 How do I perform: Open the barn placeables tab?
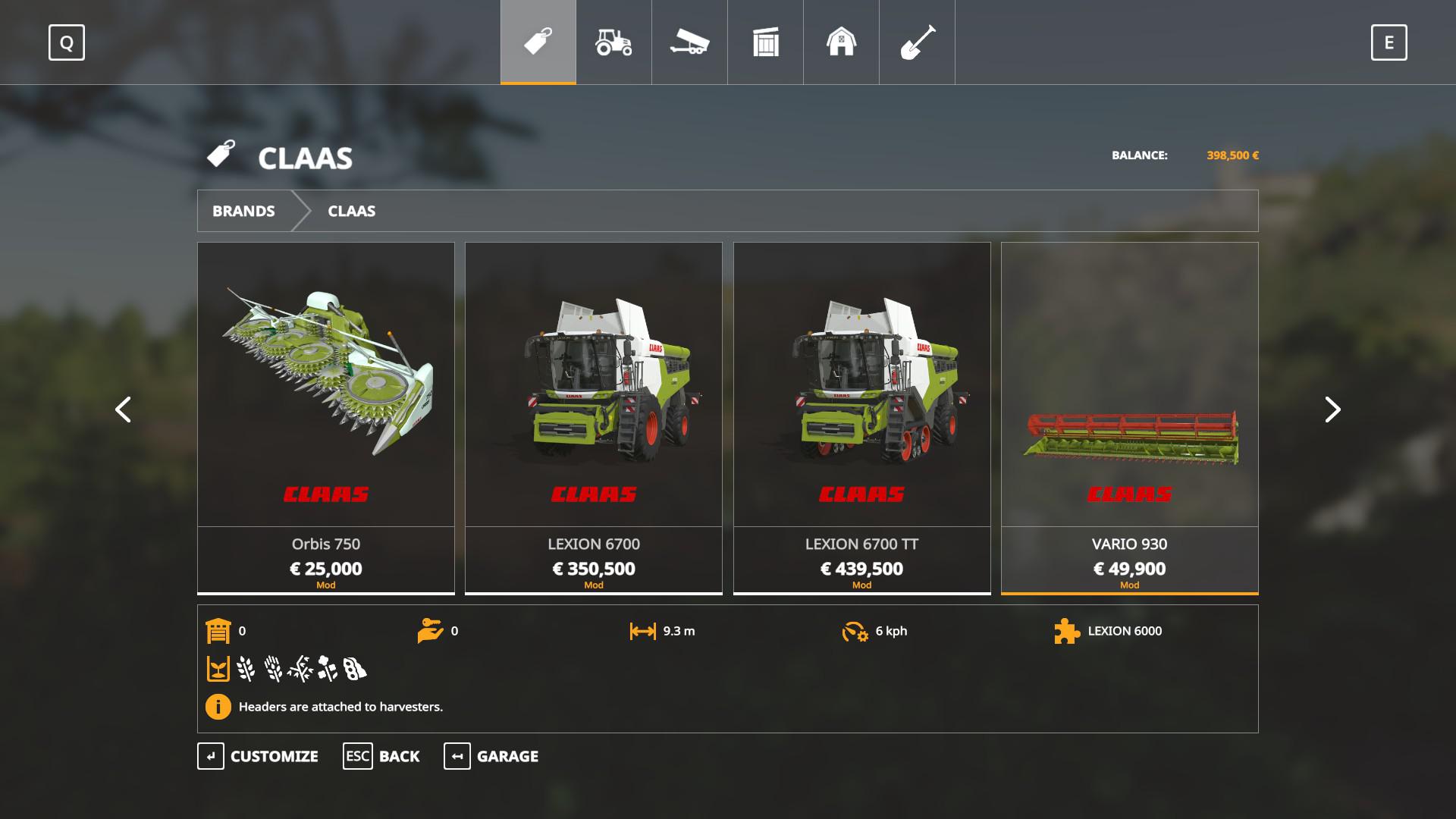(841, 42)
